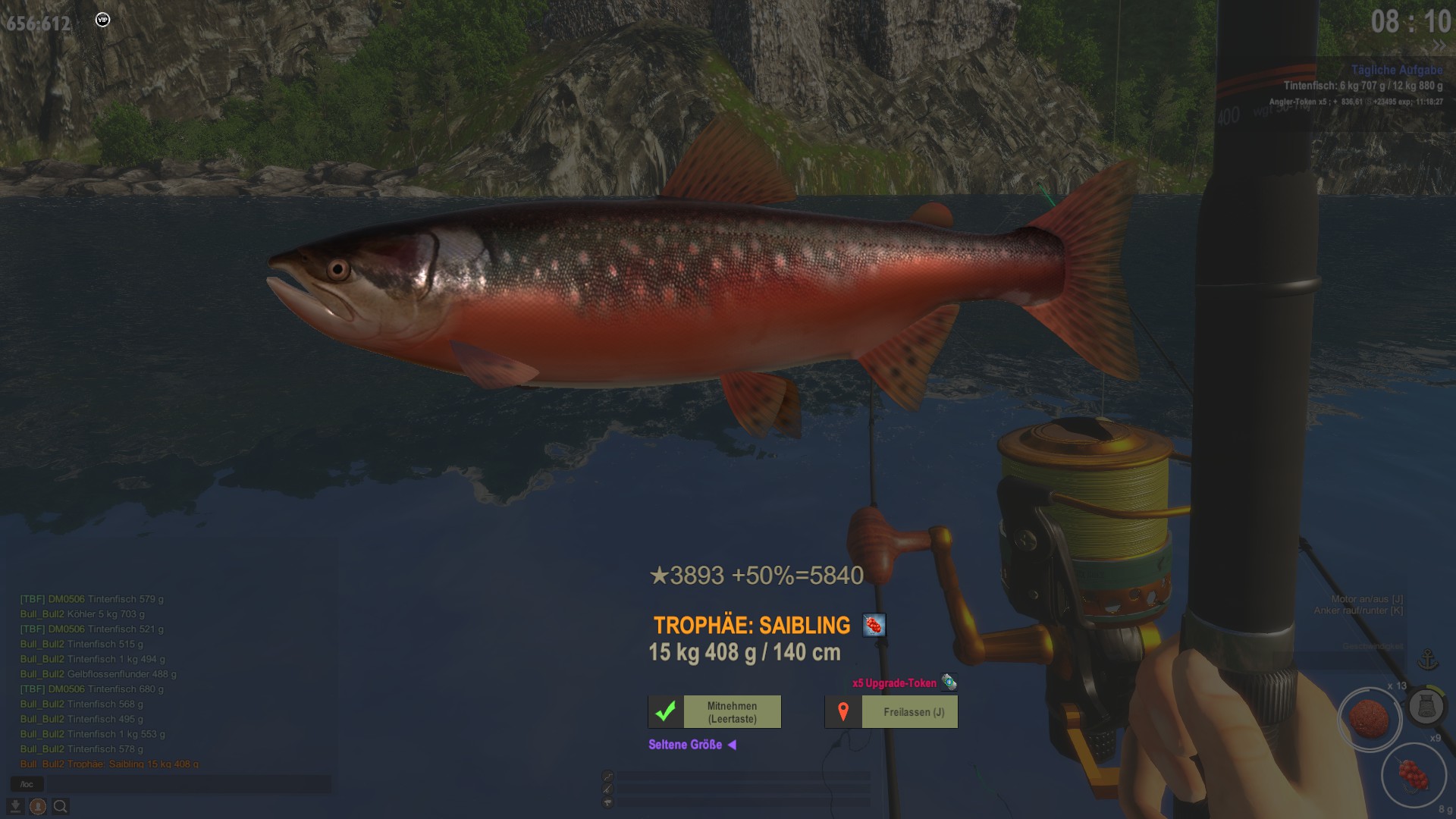The width and height of the screenshot is (1456, 819).
Task: Click the red bait icon beside the trophy title
Action: [874, 626]
